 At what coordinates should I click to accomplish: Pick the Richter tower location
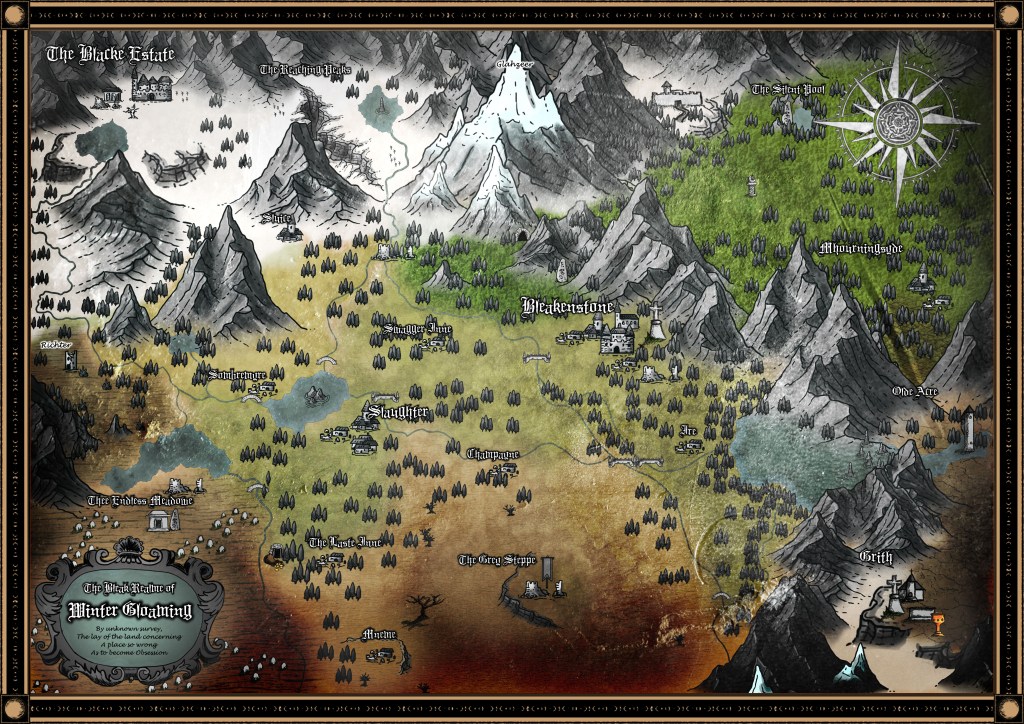click(x=56, y=344)
